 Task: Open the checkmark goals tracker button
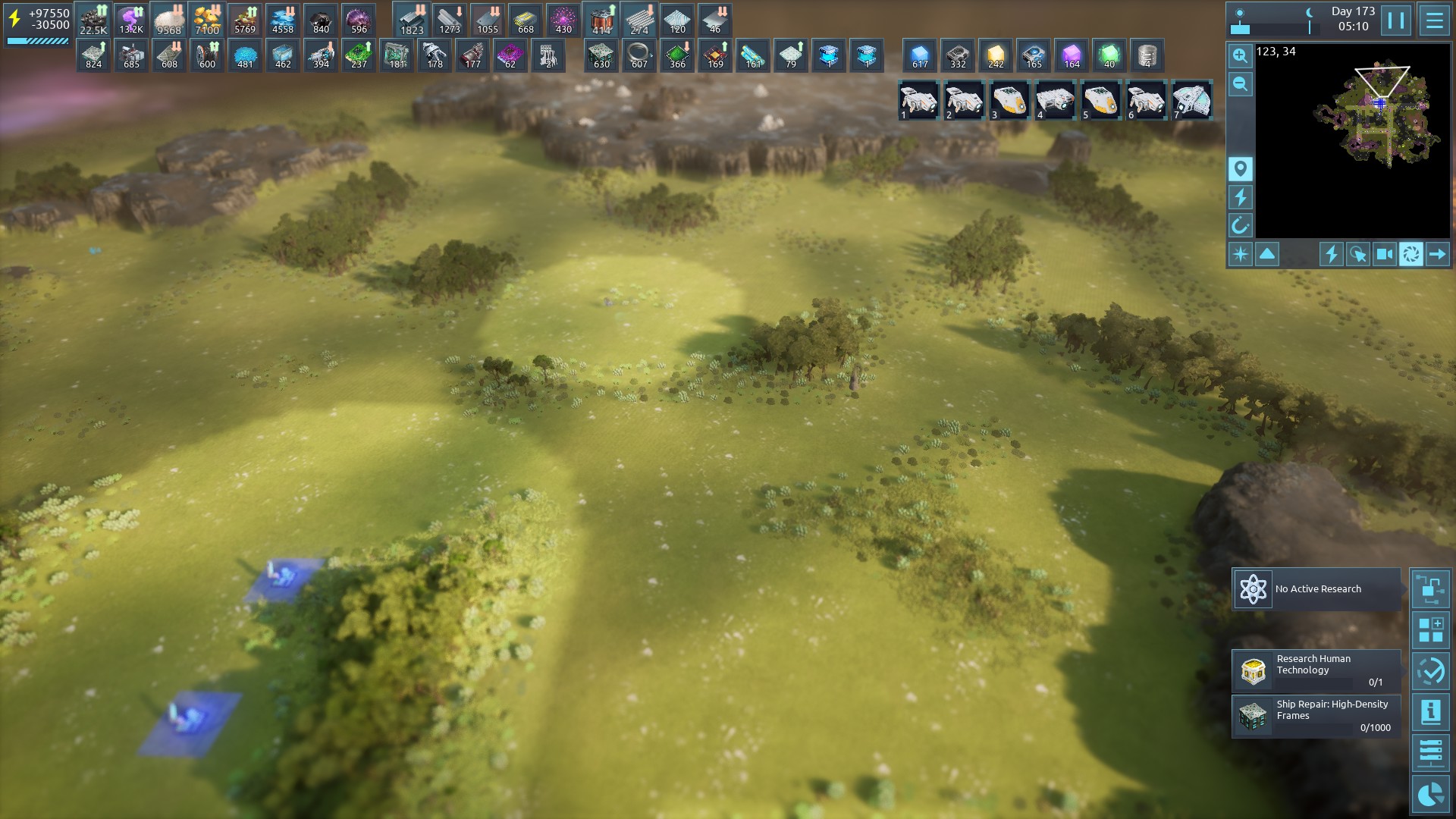tap(1430, 671)
